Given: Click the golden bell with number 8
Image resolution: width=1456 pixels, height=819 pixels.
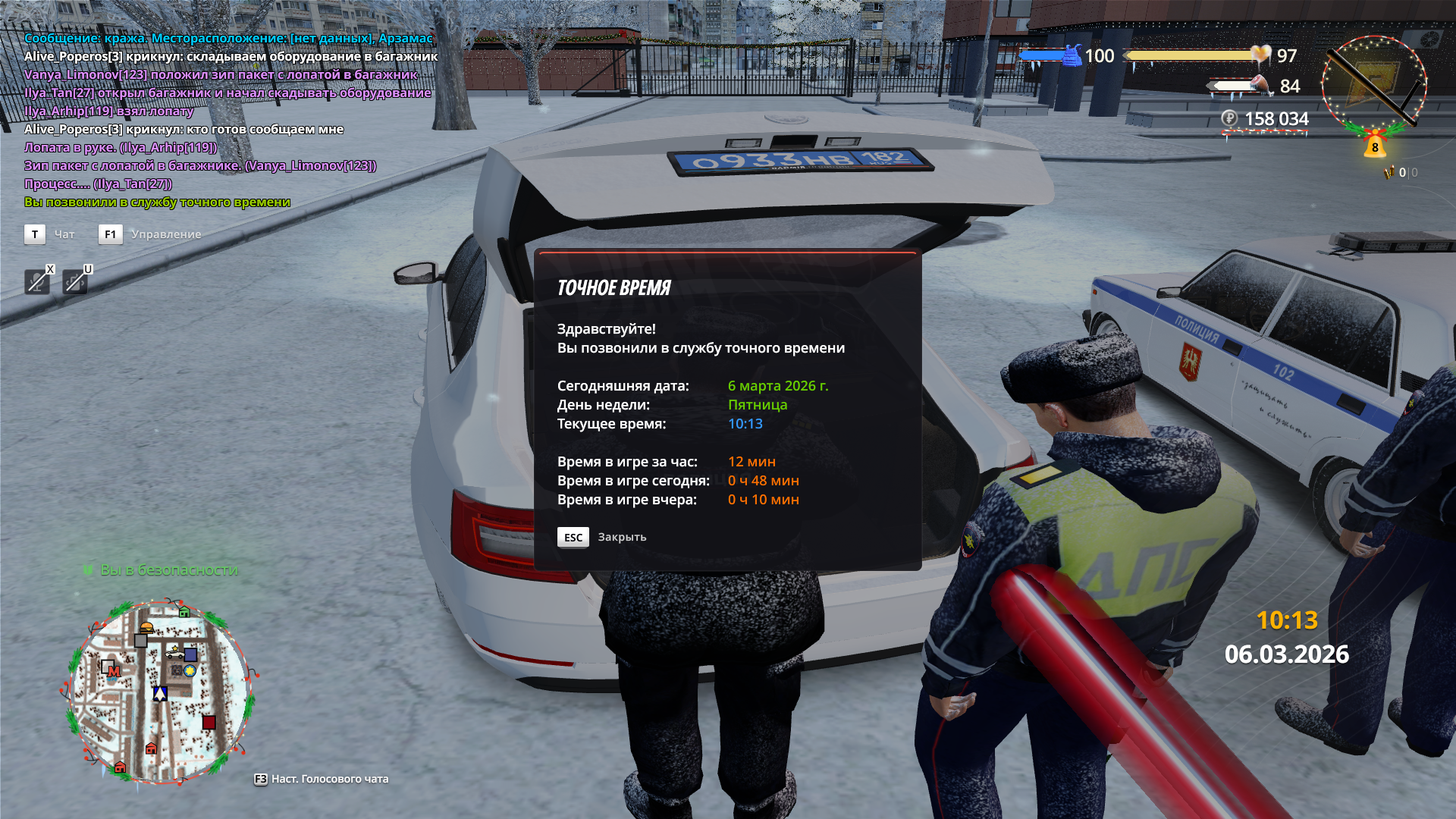Looking at the screenshot, I should (1375, 145).
